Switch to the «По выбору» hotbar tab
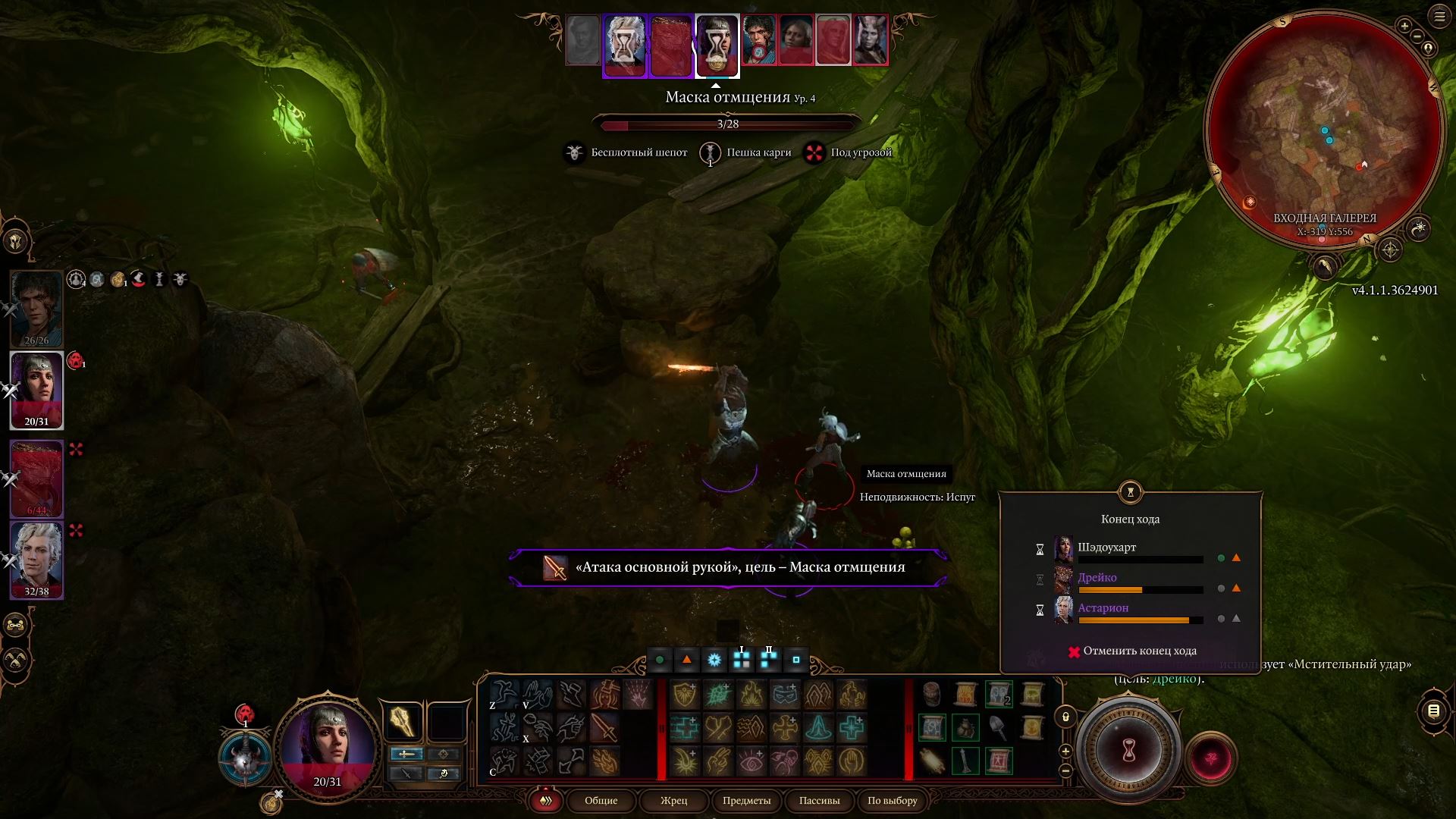Image resolution: width=1456 pixels, height=819 pixels. (x=892, y=801)
